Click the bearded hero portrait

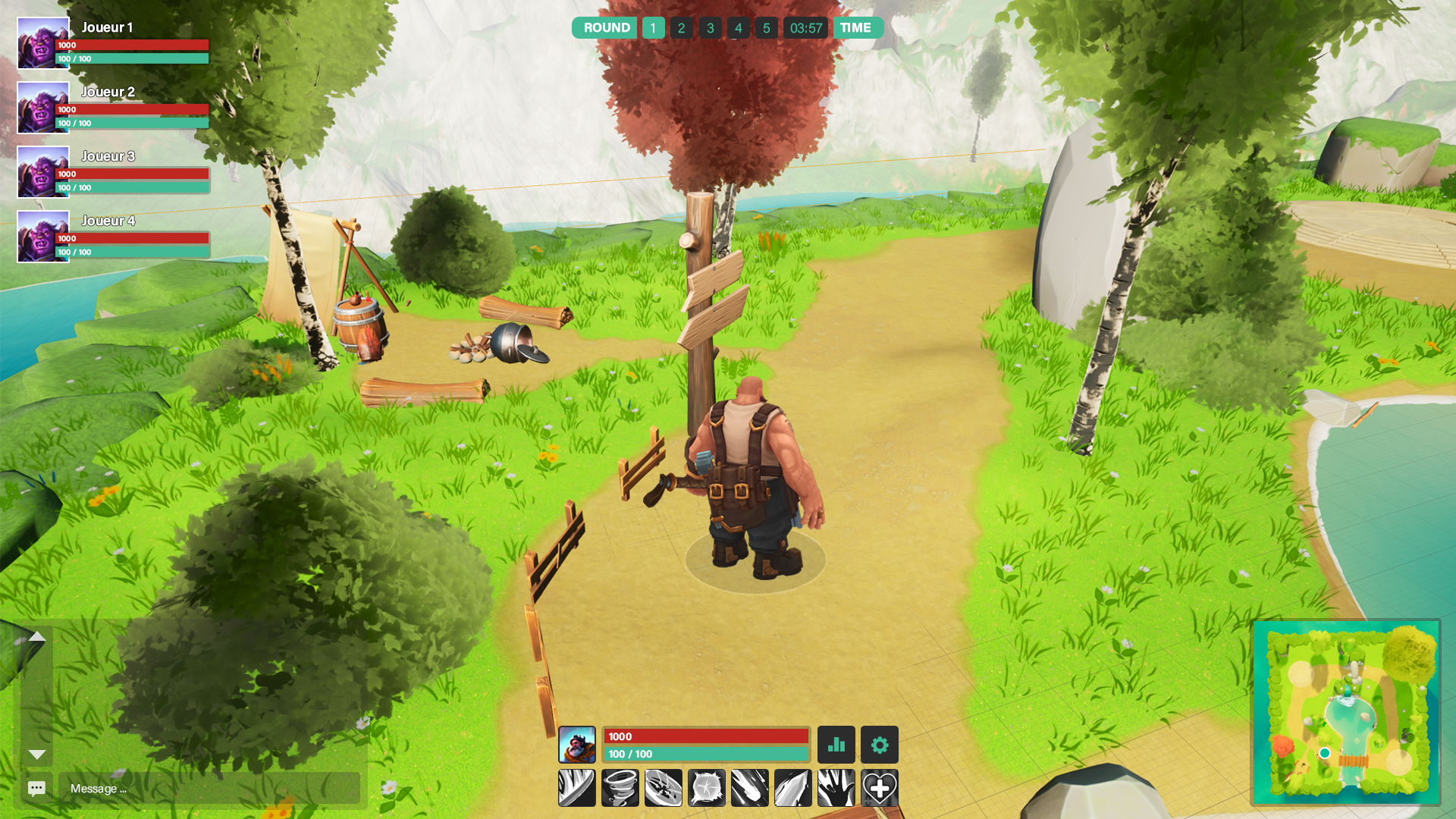click(x=577, y=745)
